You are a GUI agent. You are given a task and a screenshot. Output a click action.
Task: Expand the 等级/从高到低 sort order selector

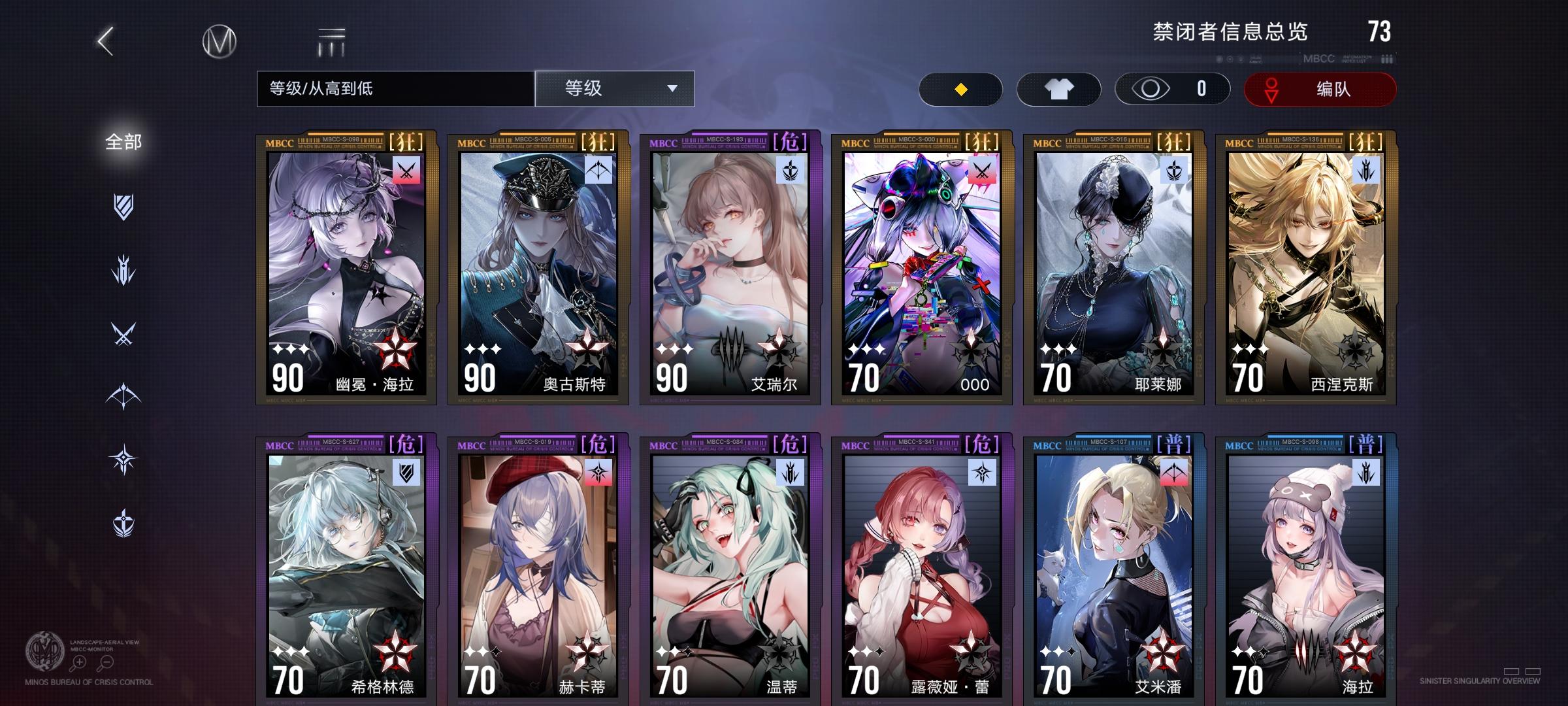click(x=395, y=88)
